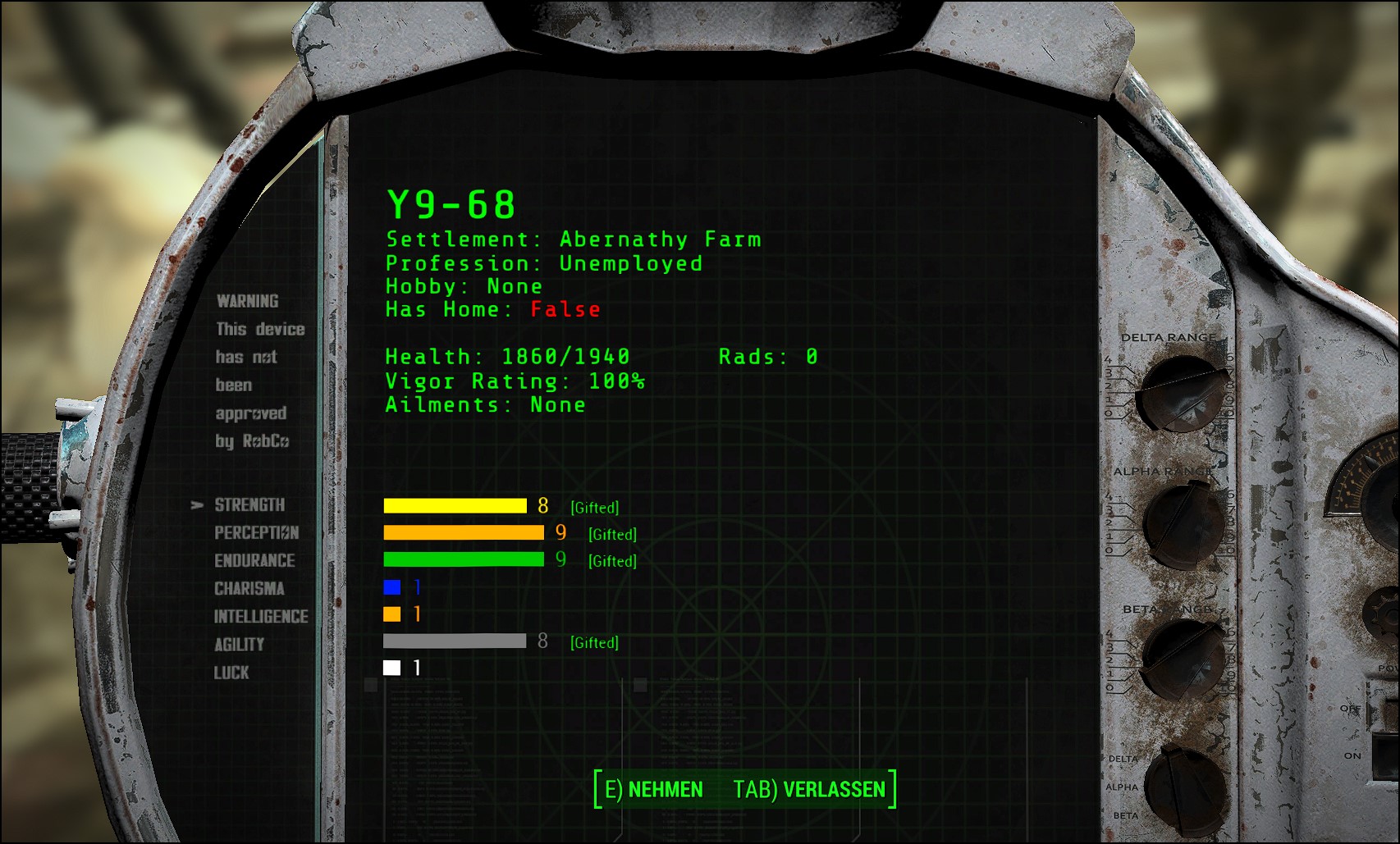Viewport: 1400px width, 844px height.
Task: Turn the ALPHA RANGE dial
Action: point(1183,522)
